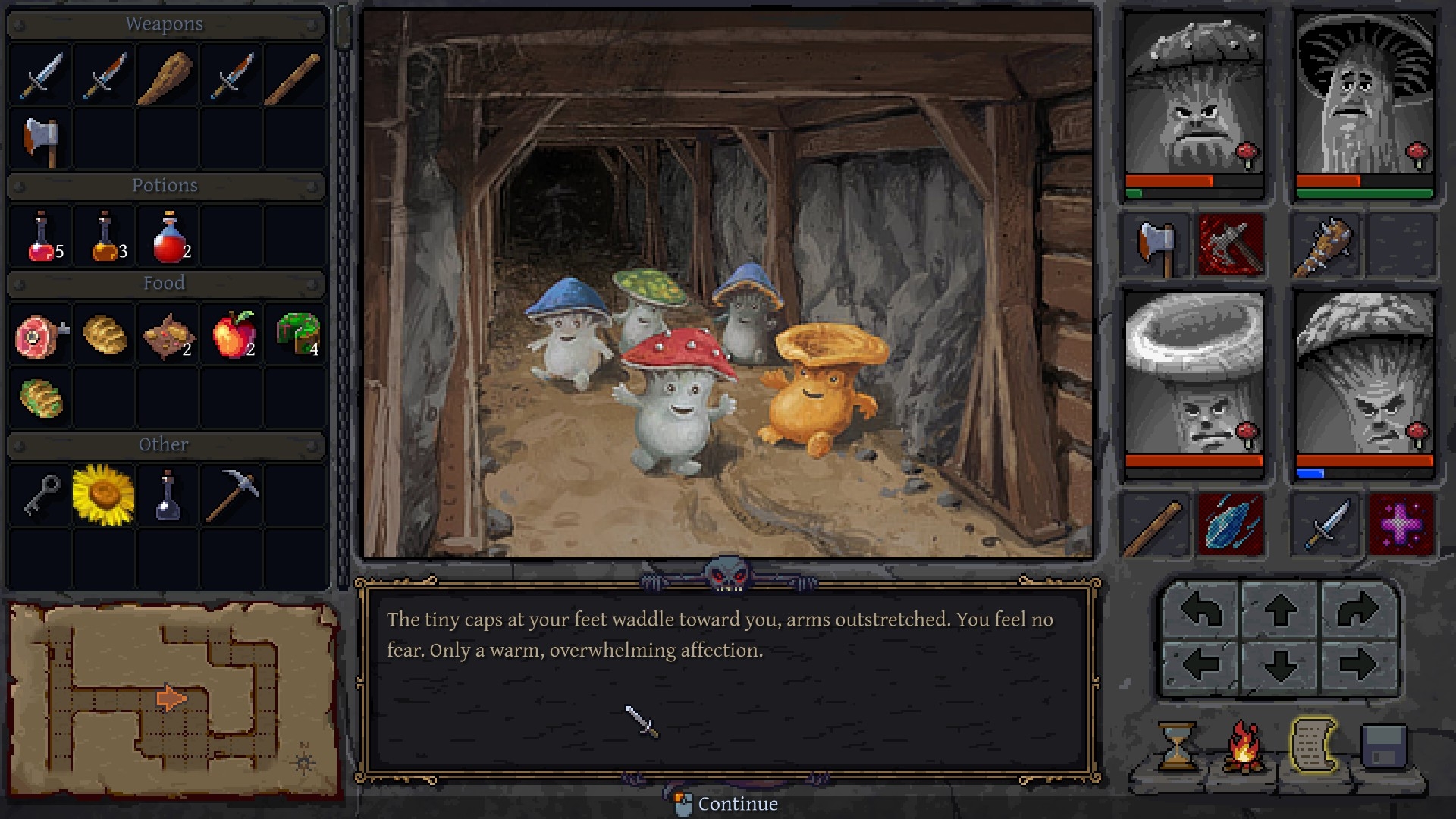The image size is (1456, 819).
Task: Wait using the hourglass button
Action: pos(1177,746)
